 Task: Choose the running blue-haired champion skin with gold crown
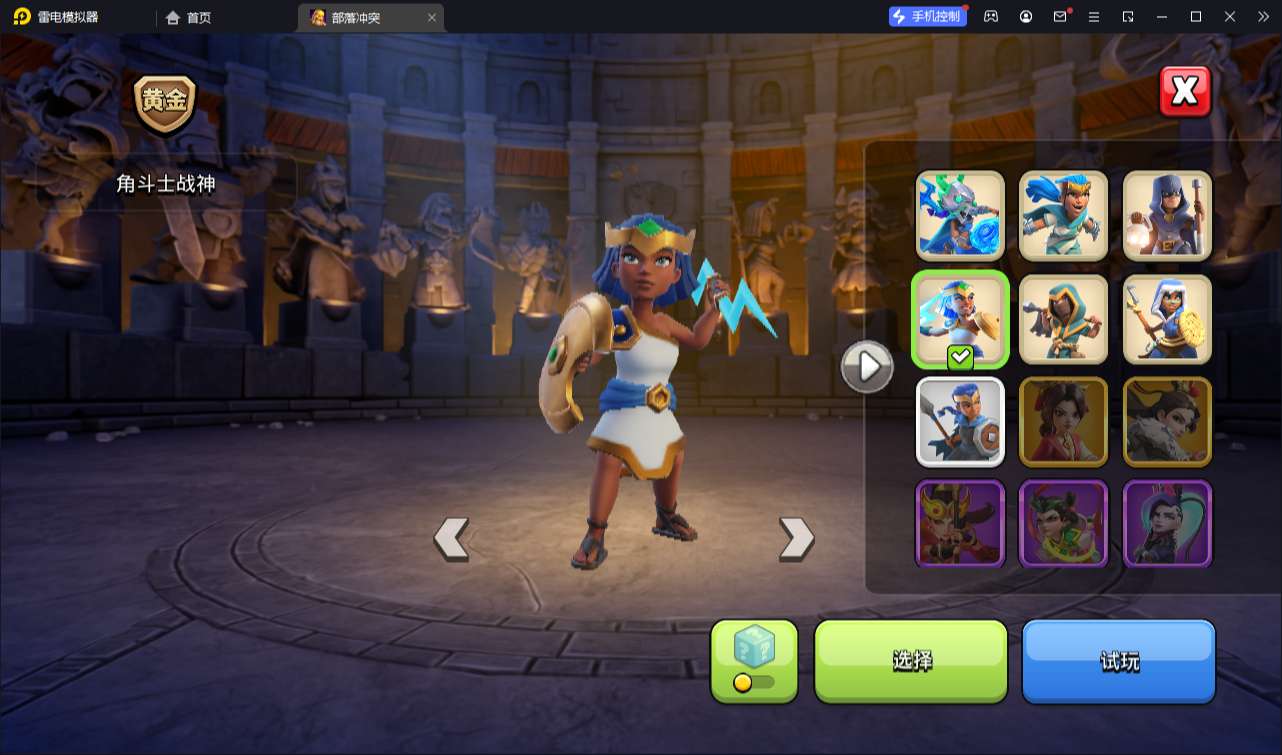pos(1064,215)
